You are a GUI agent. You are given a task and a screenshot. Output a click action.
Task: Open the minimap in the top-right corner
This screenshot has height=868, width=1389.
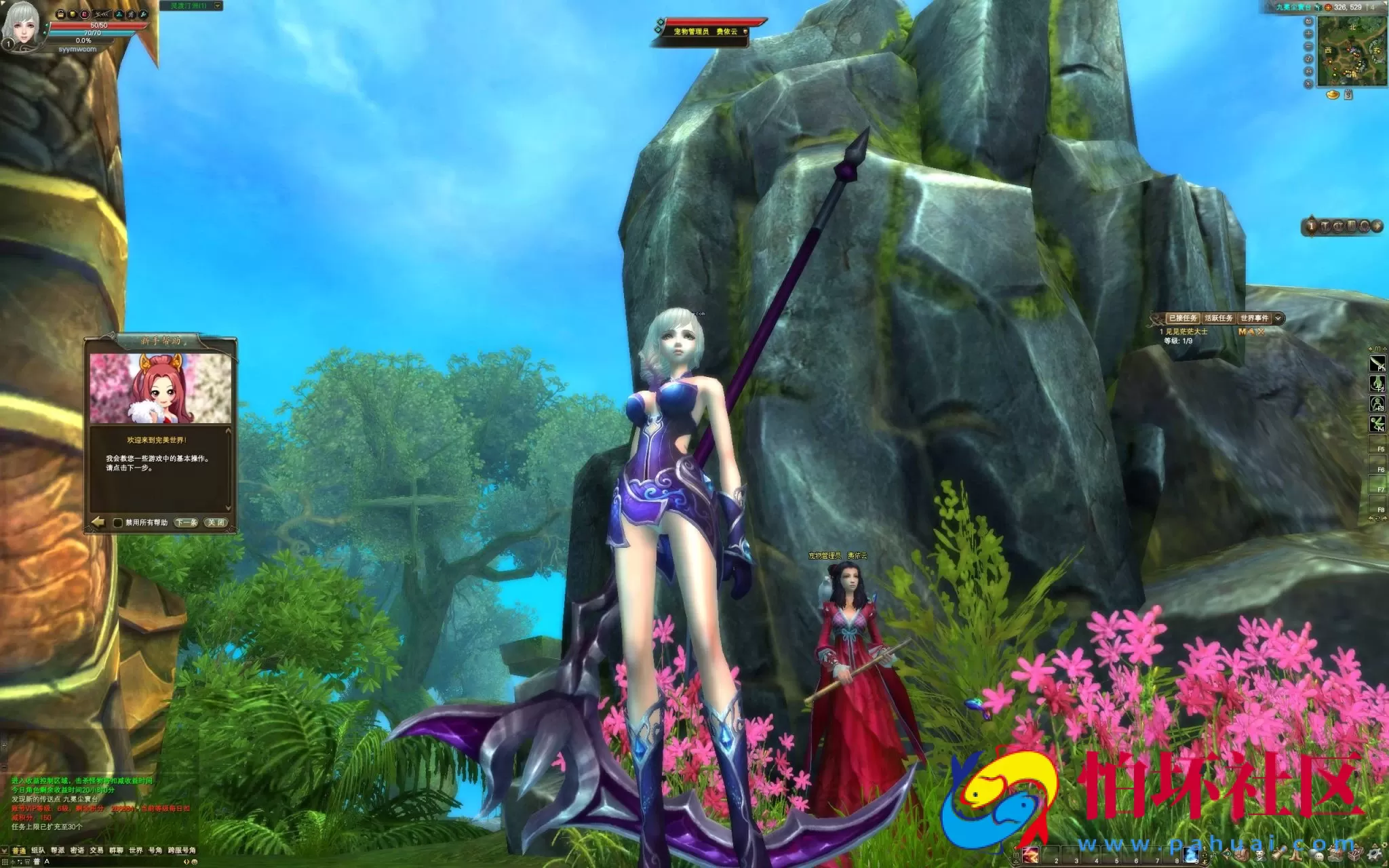[x=1352, y=52]
